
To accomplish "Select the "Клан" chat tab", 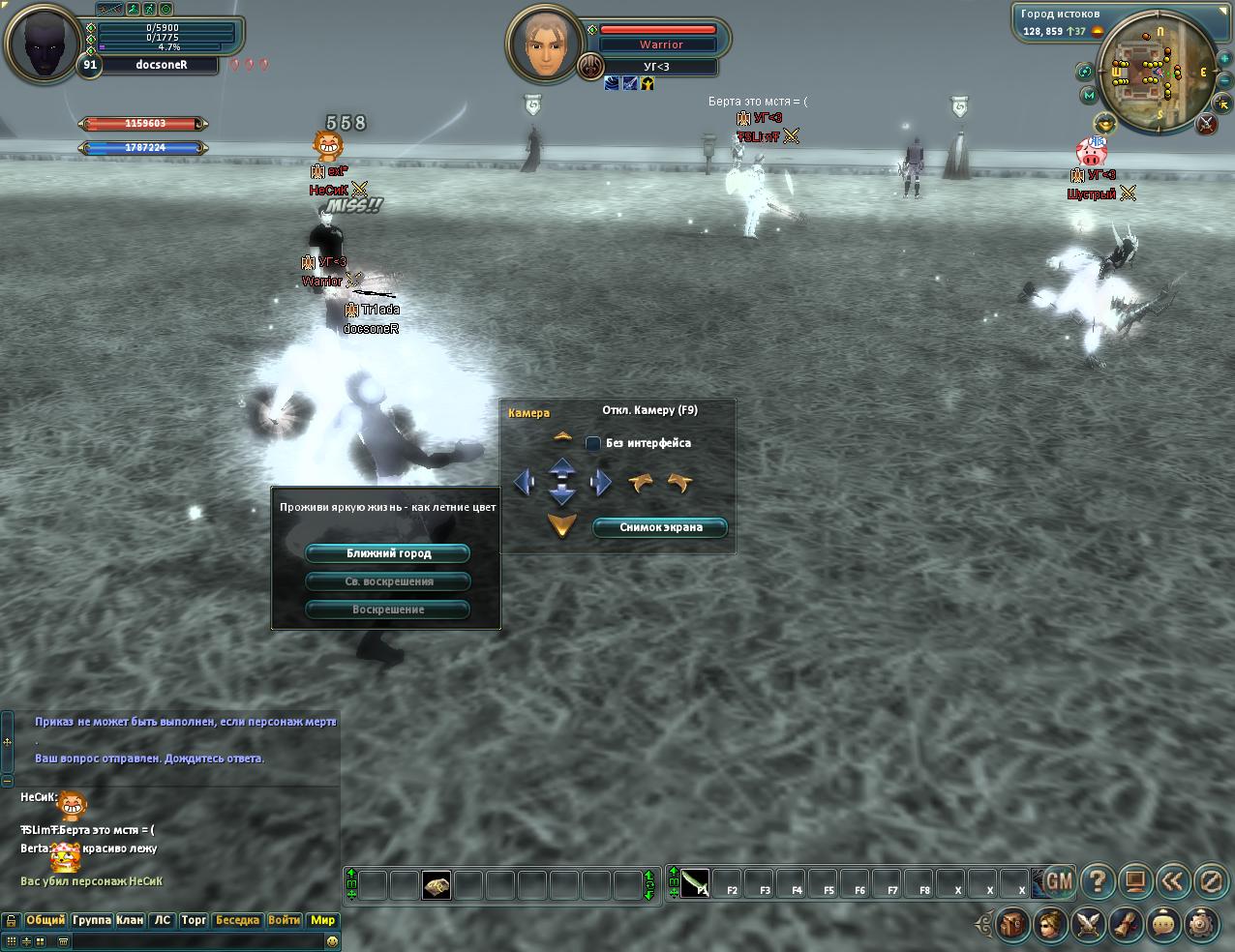I will pyautogui.click(x=130, y=920).
